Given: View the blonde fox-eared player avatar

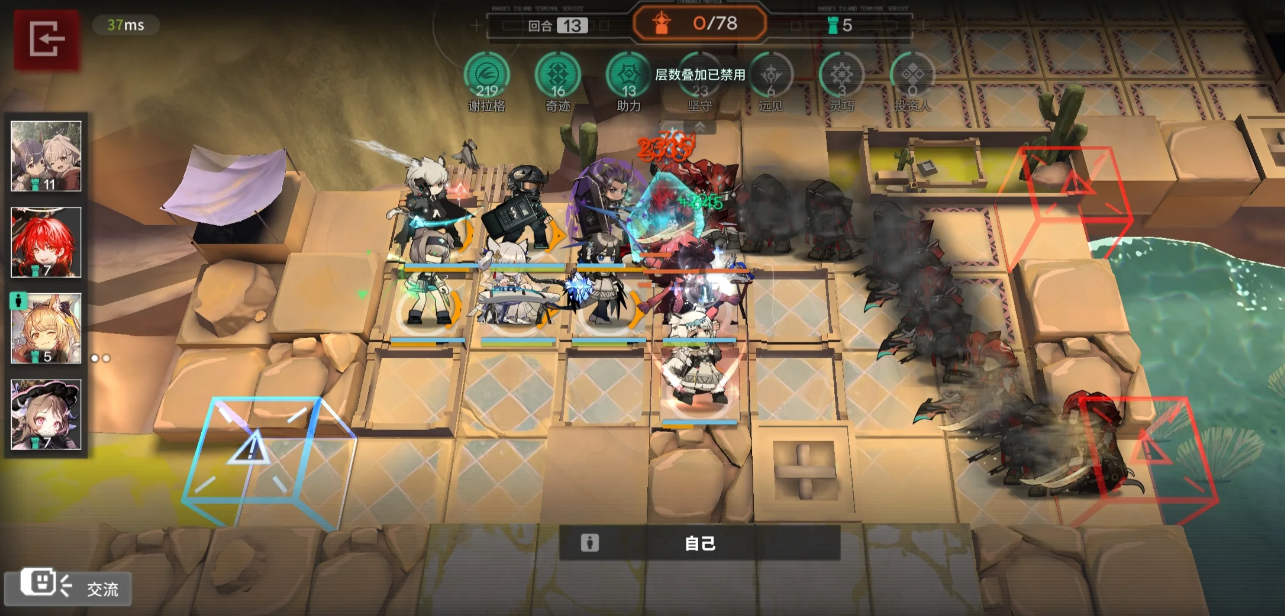Looking at the screenshot, I should tap(46, 328).
